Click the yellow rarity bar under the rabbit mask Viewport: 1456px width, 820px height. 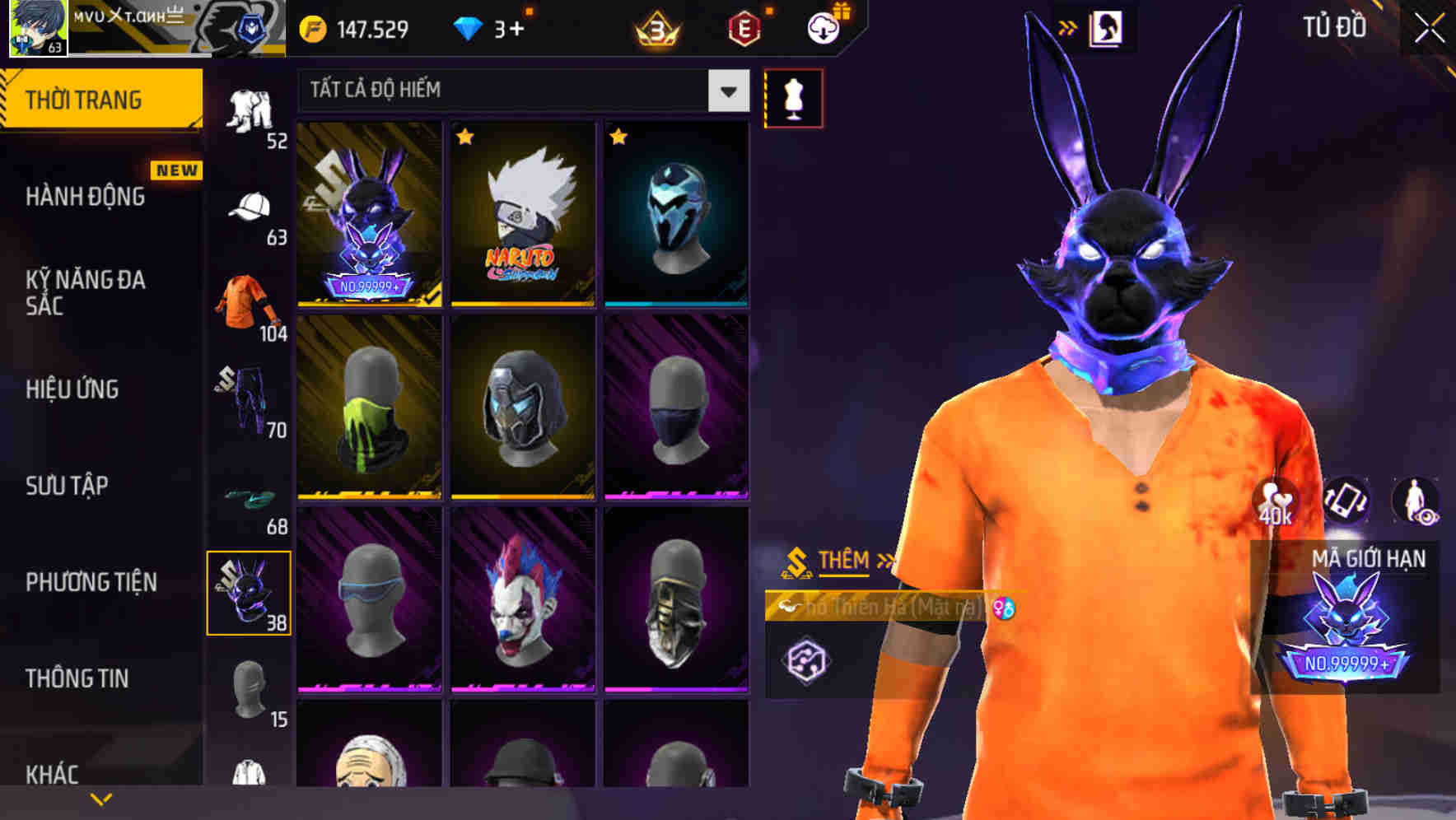[370, 305]
